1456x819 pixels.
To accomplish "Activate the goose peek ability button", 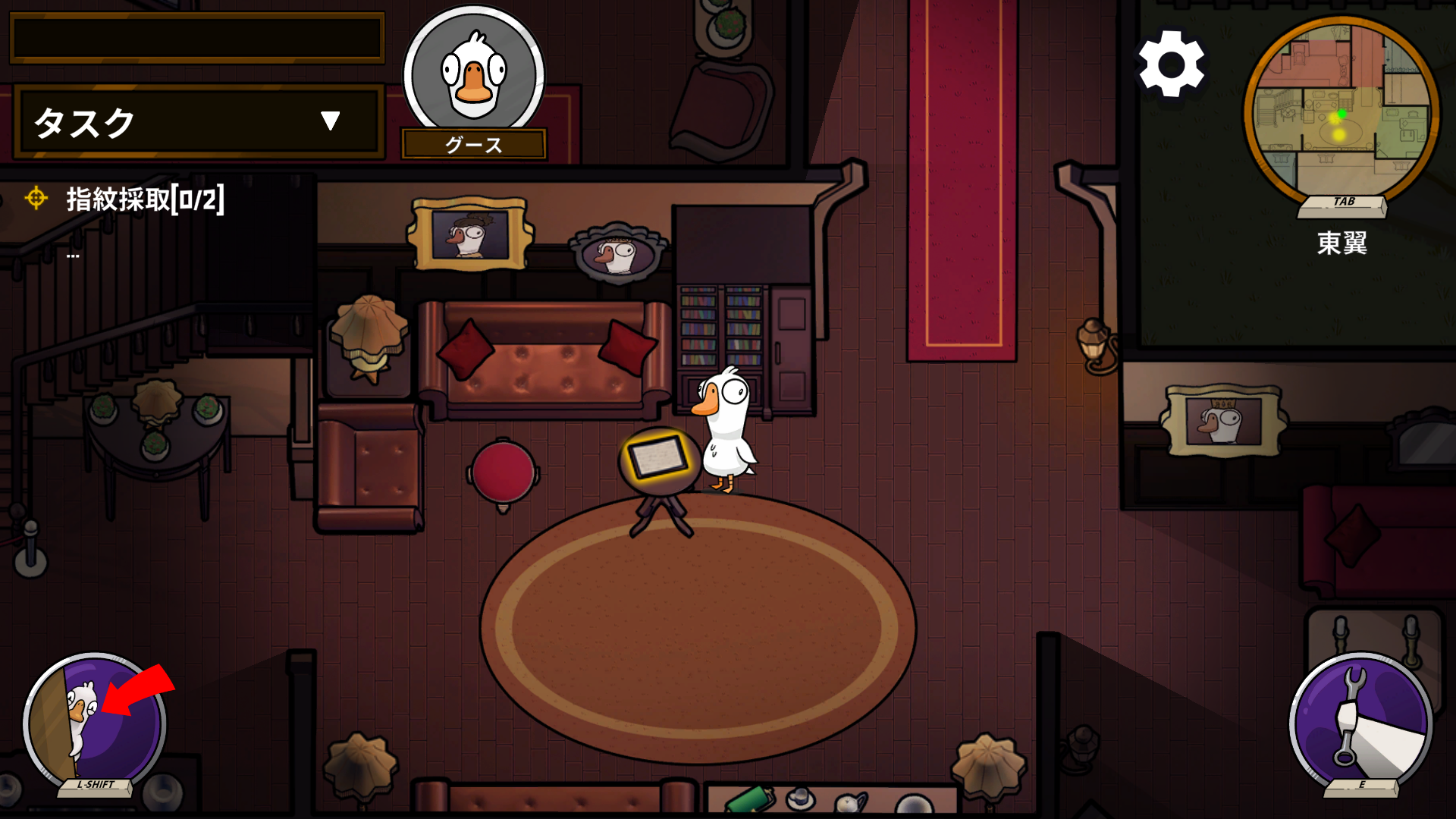I will (95, 723).
